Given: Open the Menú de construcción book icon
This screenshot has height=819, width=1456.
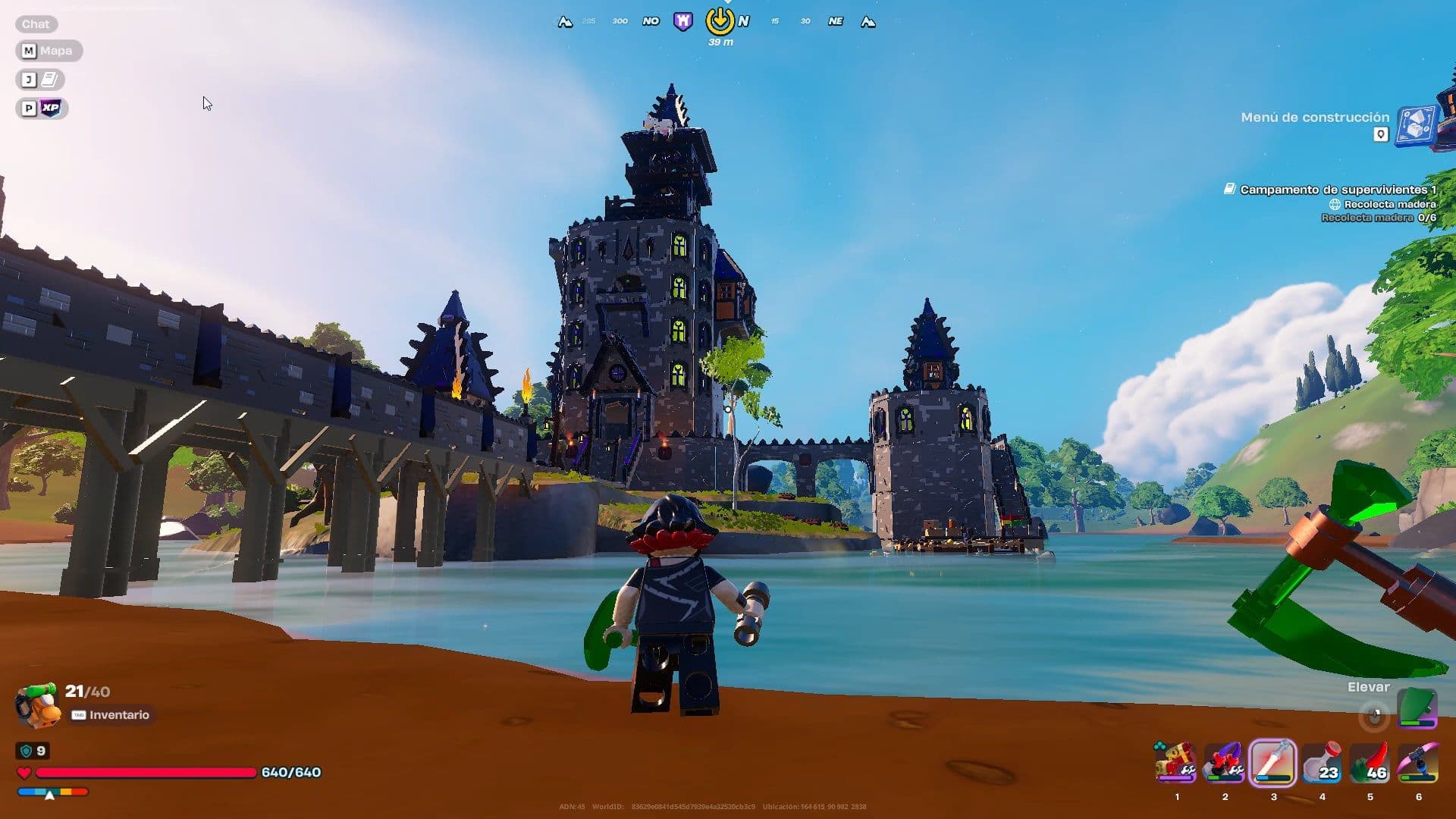Looking at the screenshot, I should click(x=1417, y=124).
